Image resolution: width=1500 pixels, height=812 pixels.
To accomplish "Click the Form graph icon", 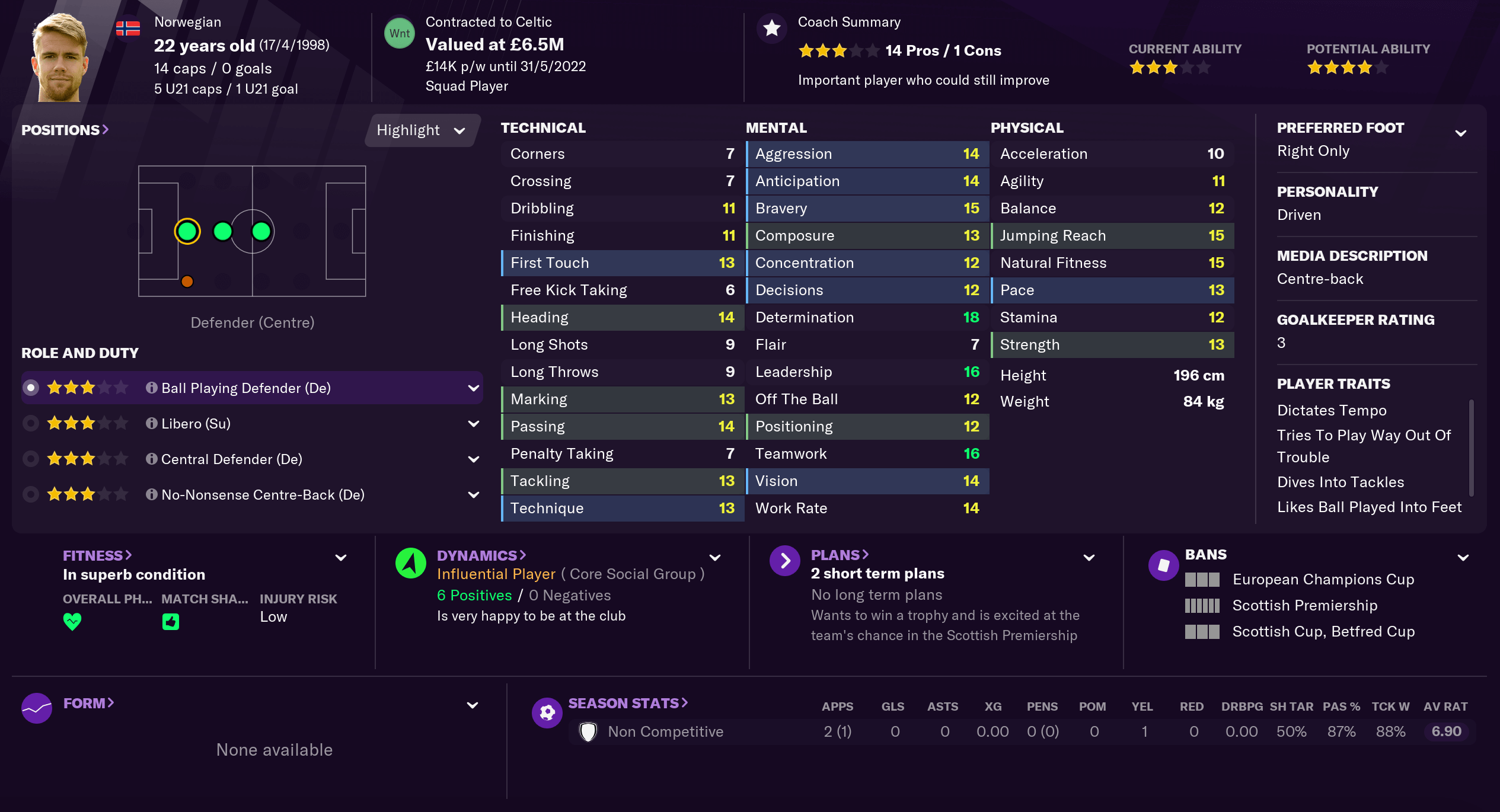I will point(37,708).
